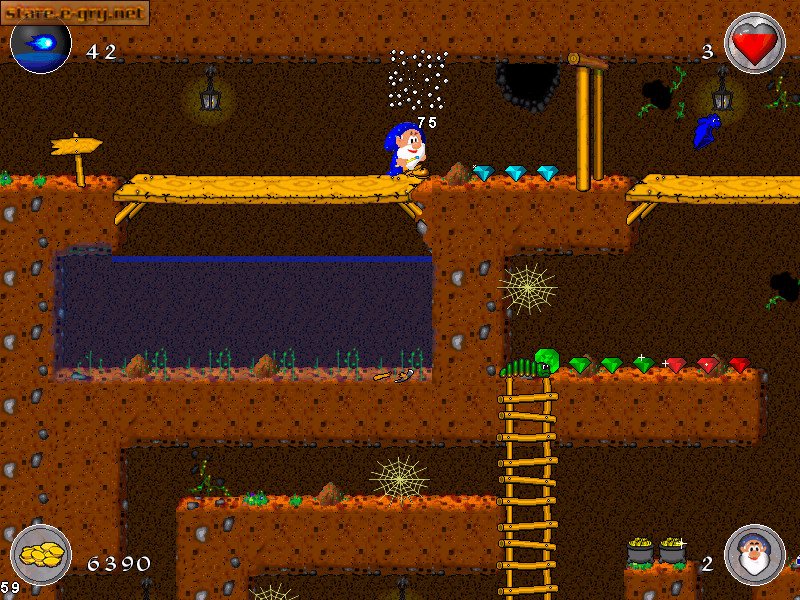The height and width of the screenshot is (600, 800).
Task: Click the blue fireball ammo orb
Action: 41,46
